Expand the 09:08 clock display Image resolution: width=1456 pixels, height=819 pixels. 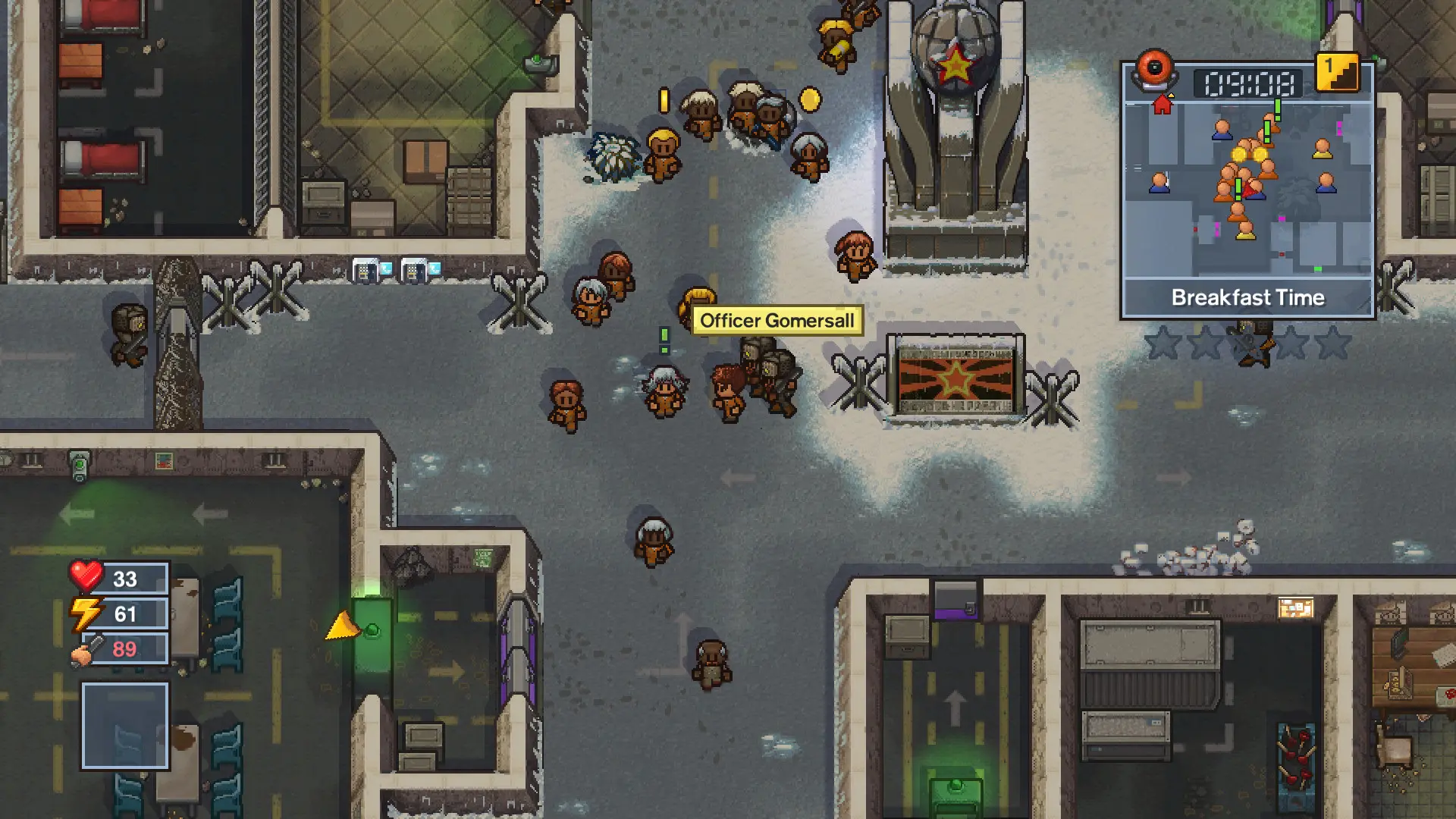(x=1250, y=81)
